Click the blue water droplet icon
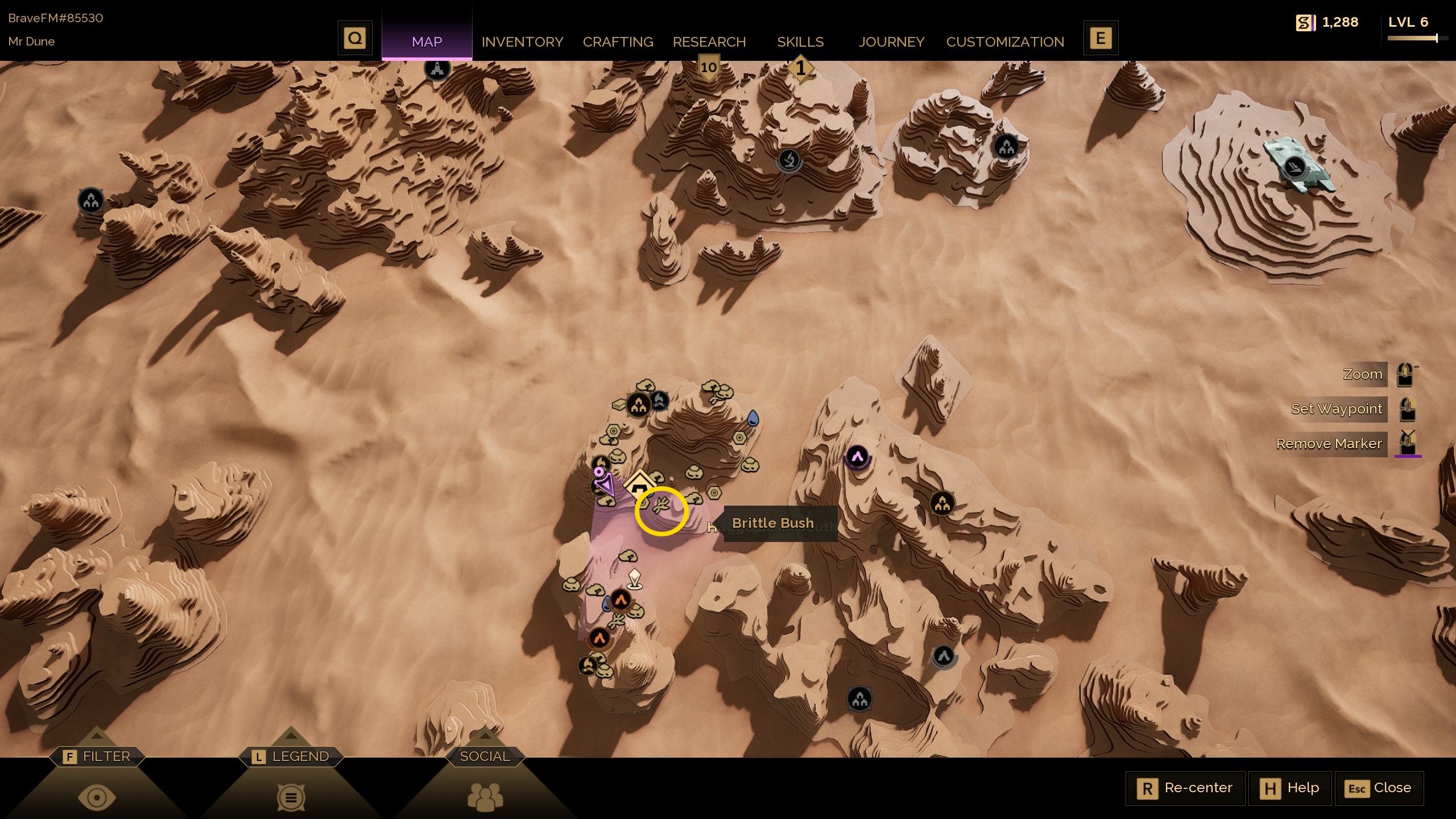The width and height of the screenshot is (1456, 819). (752, 419)
